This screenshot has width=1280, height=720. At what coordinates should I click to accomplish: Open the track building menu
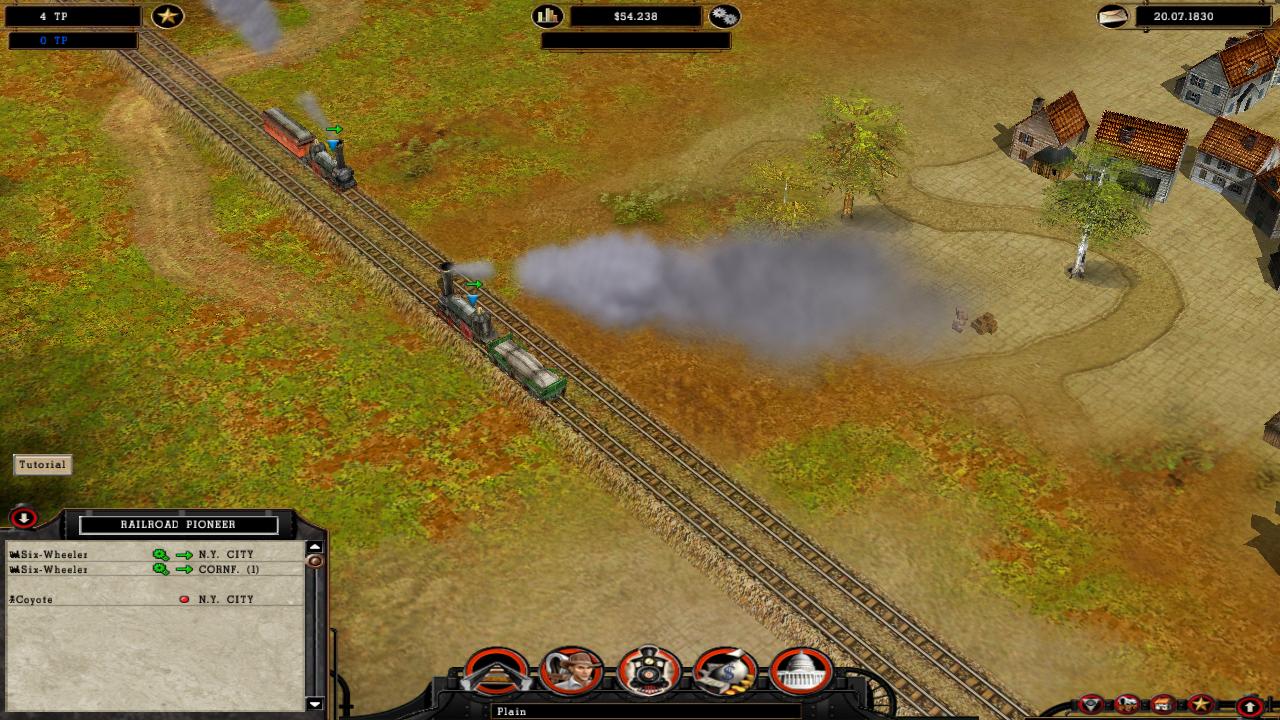[x=496, y=672]
